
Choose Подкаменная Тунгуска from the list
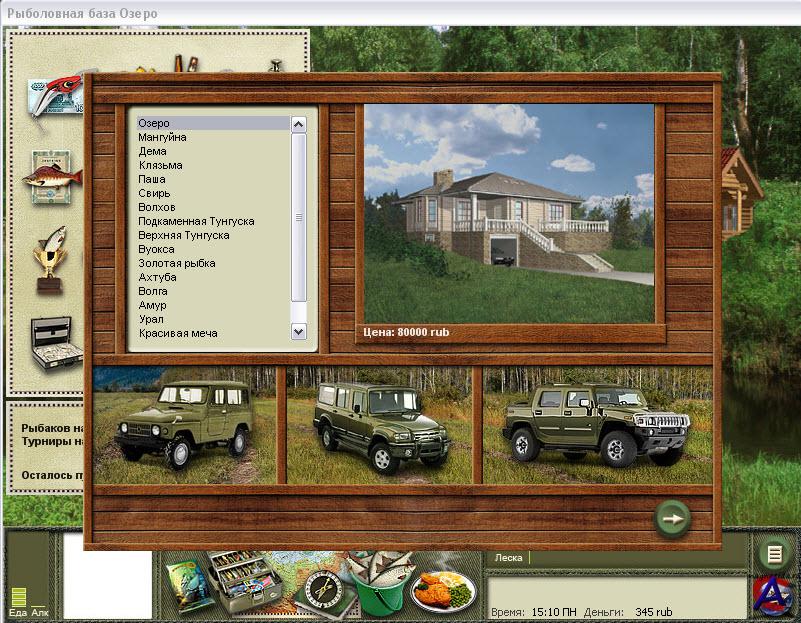(196, 221)
